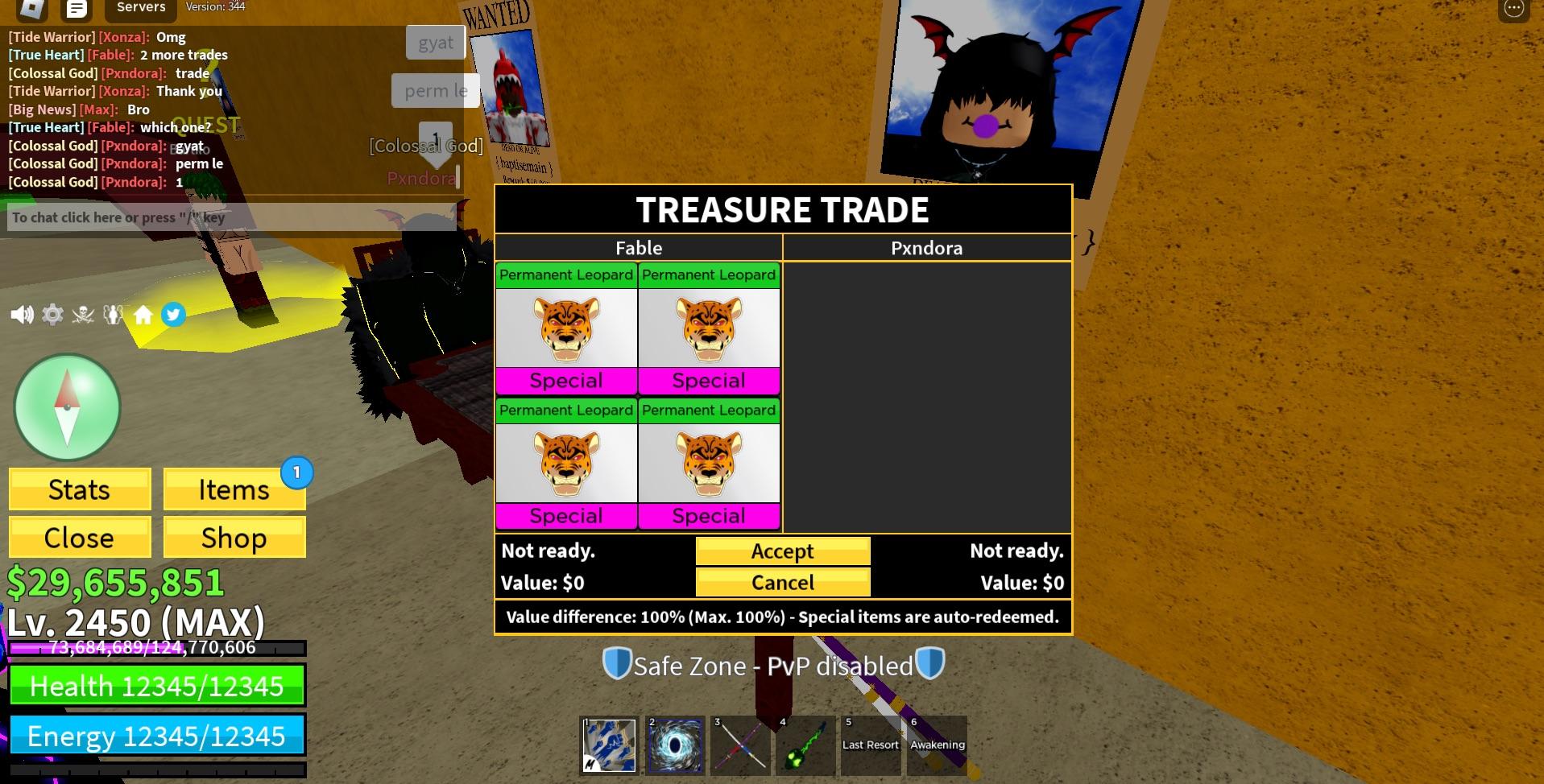
Task: Select the swirling portal hotbar slot
Action: [x=675, y=745]
